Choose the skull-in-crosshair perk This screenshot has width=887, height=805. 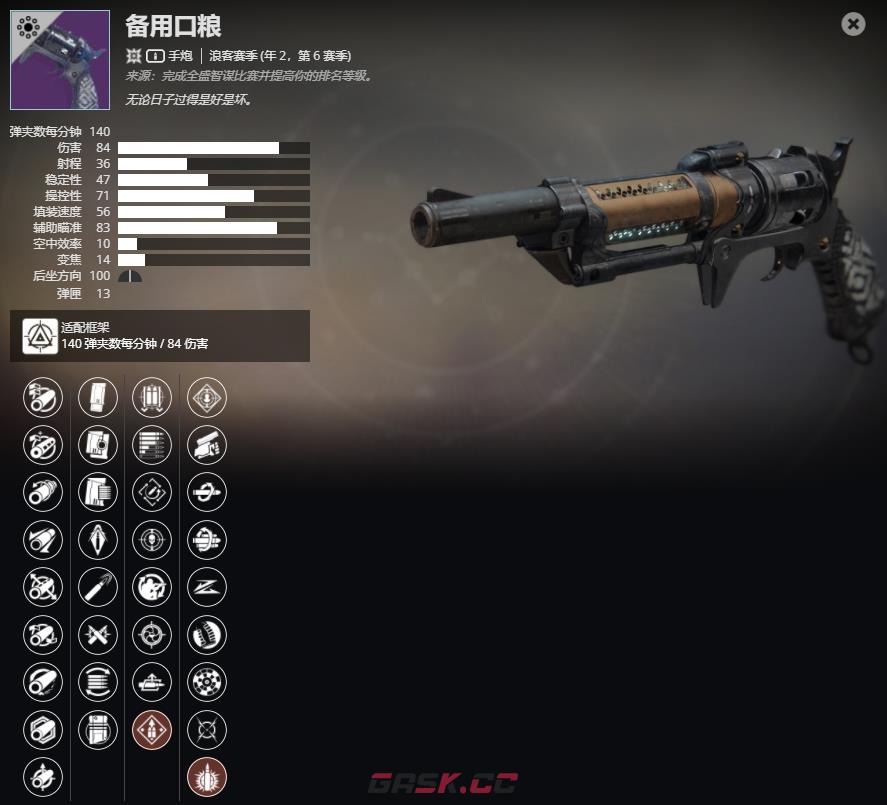[152, 540]
